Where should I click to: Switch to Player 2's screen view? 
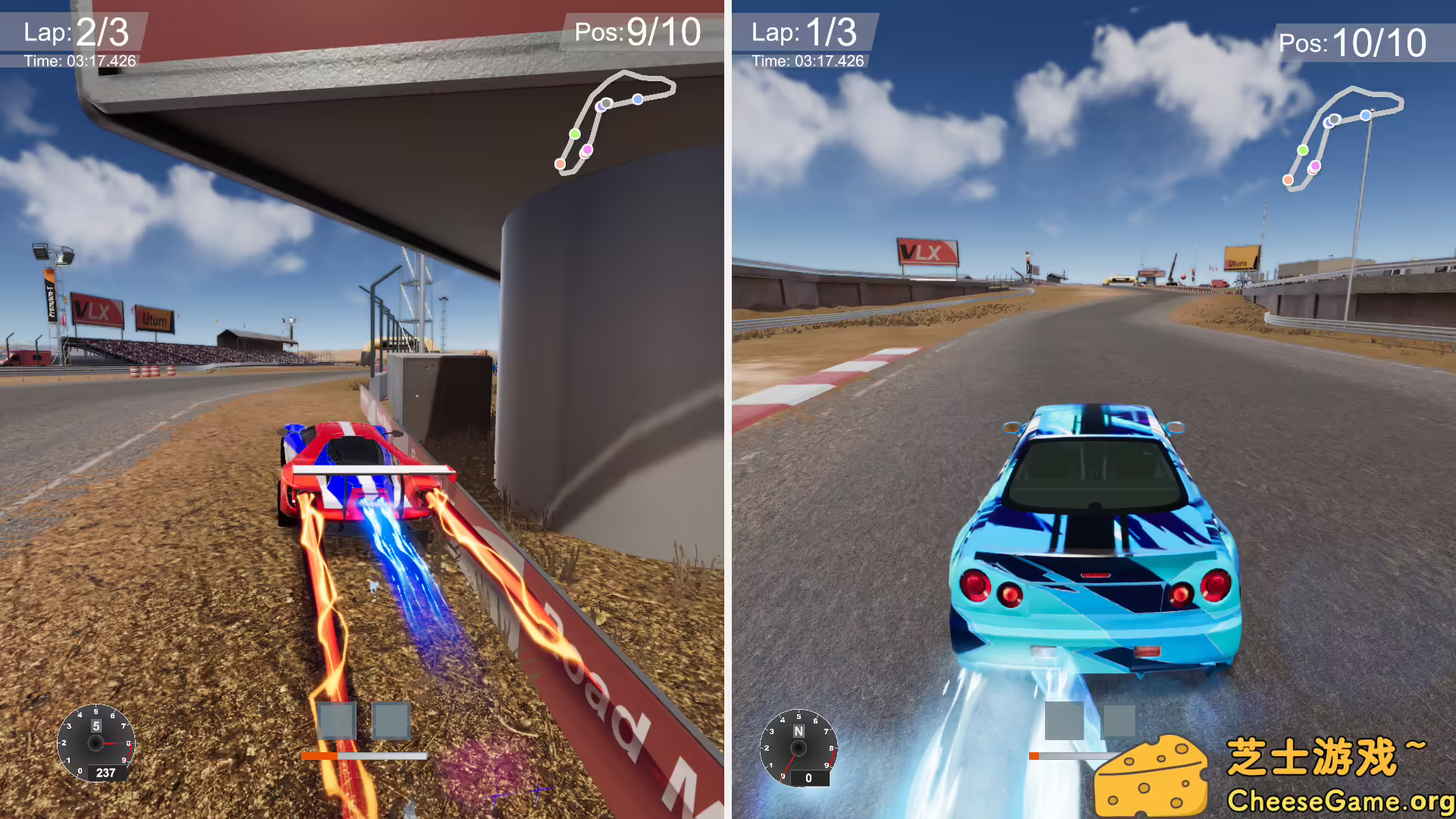tap(1092, 409)
